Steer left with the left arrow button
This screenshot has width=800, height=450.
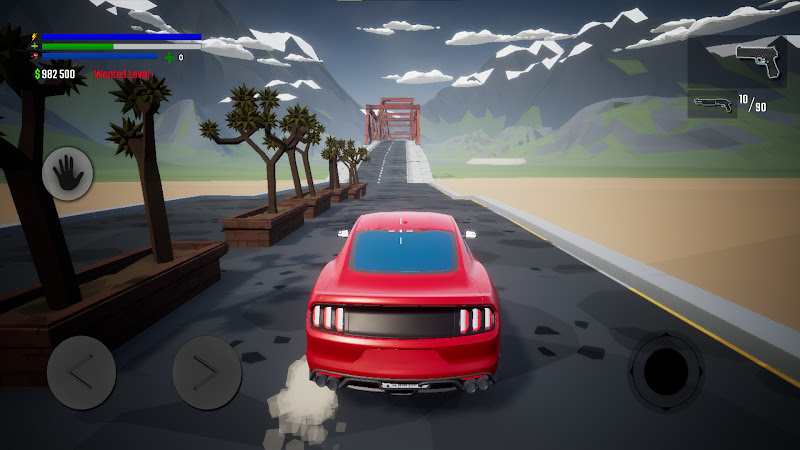coord(81,372)
